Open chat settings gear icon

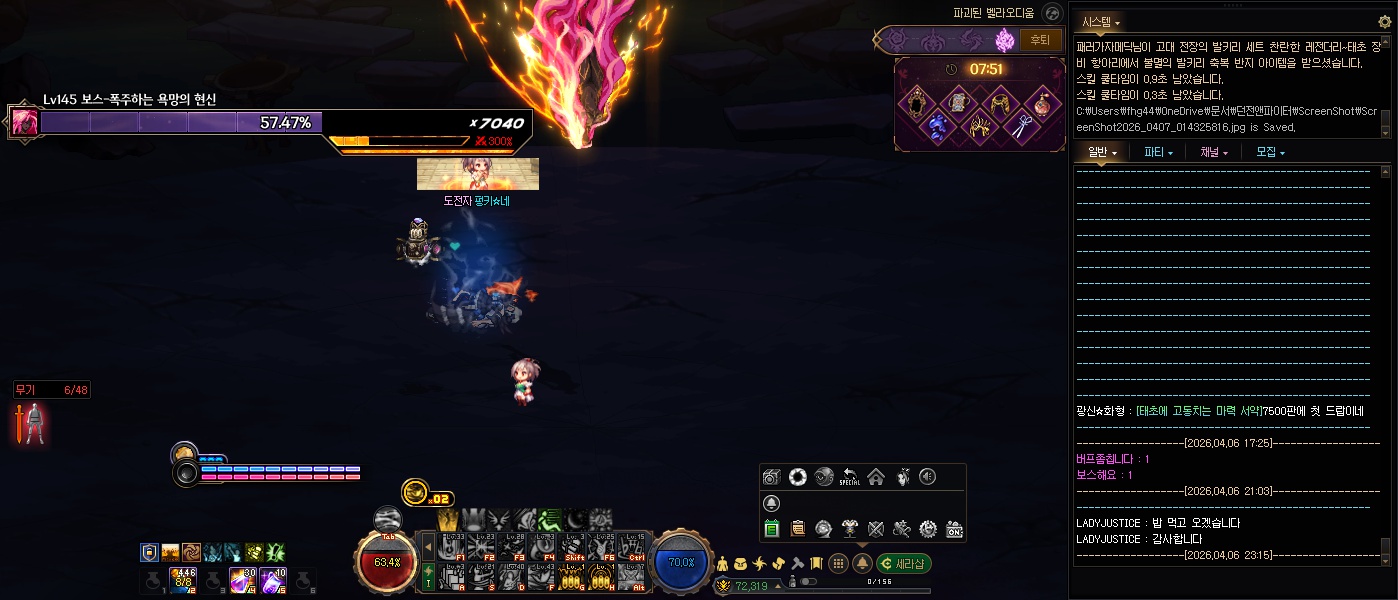tap(1384, 22)
